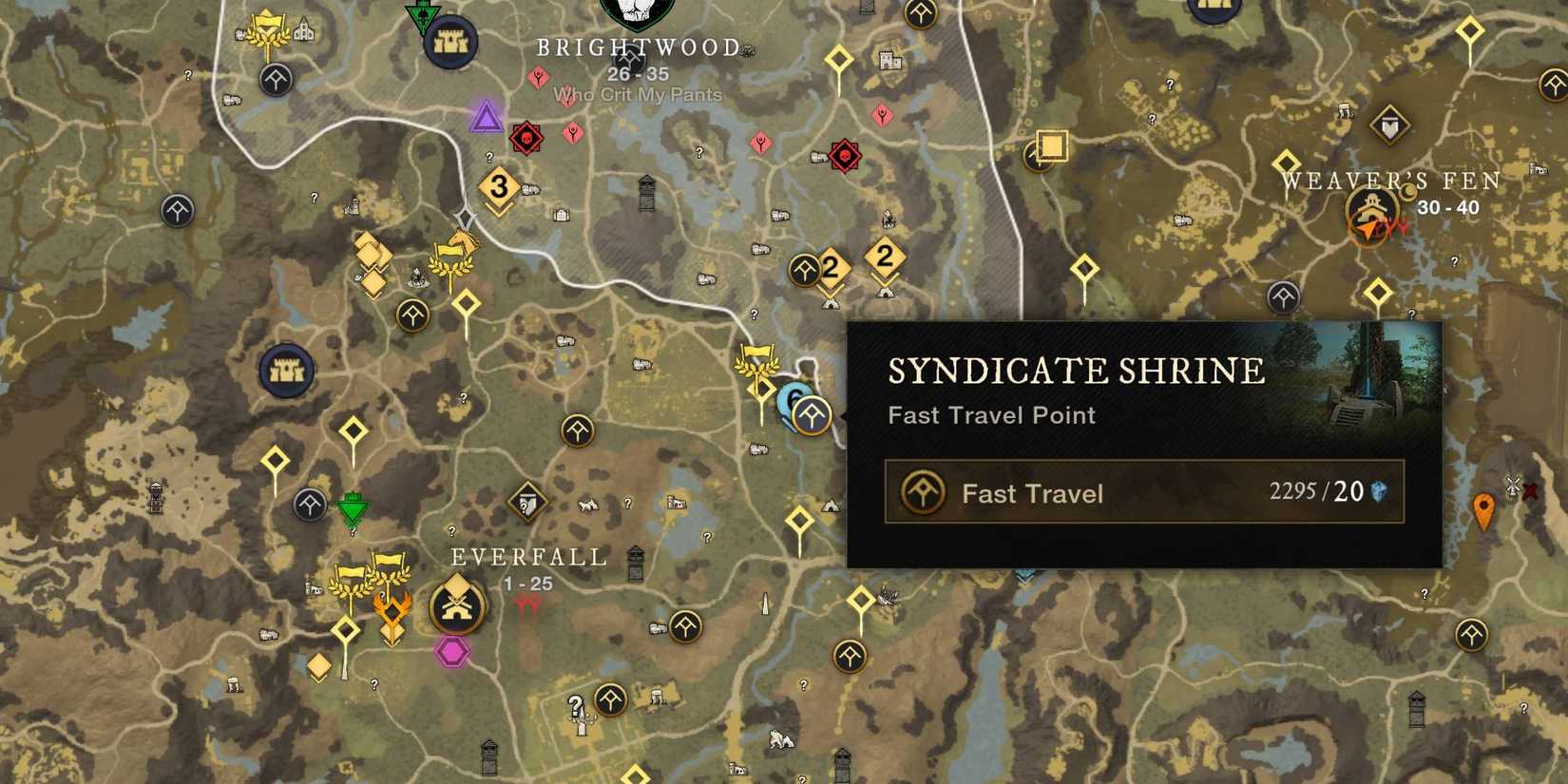Screen dimensions: 1568x784
Task: Click the unexplored question mark marker below Everfall
Action: [574, 705]
